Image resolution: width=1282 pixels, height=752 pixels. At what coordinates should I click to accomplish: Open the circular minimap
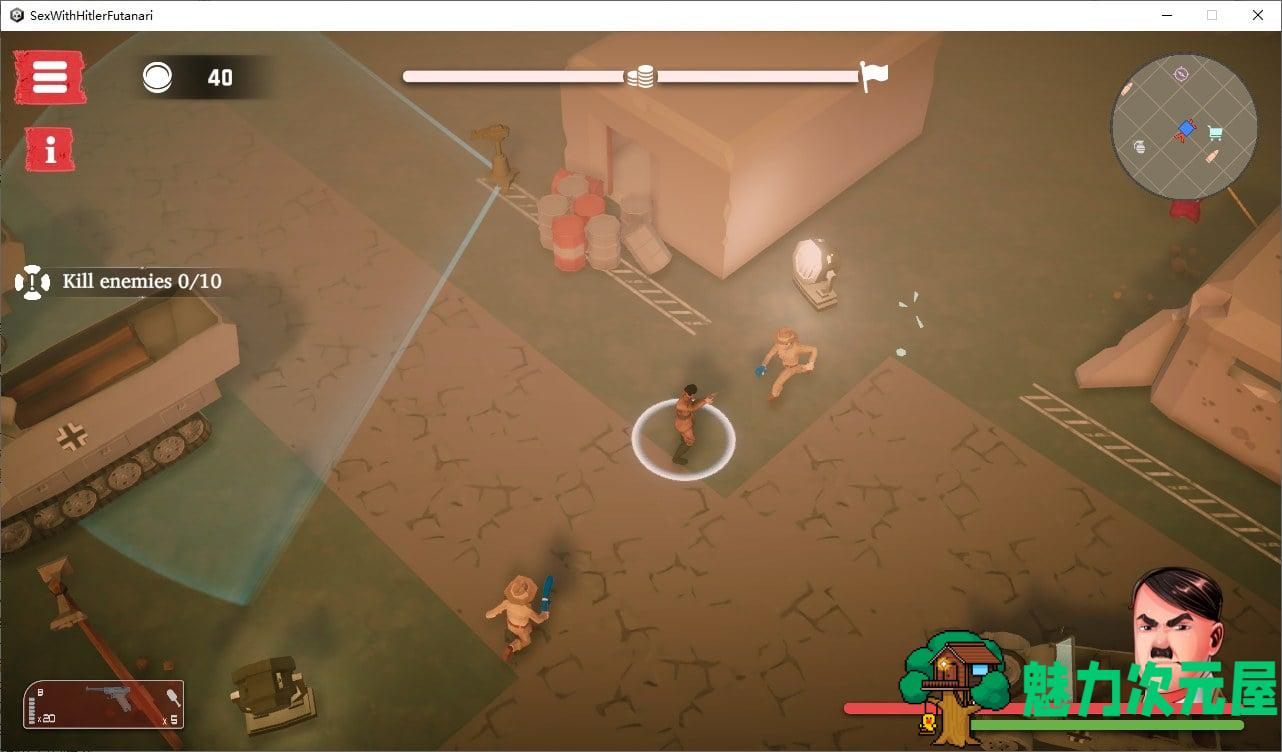[1184, 127]
